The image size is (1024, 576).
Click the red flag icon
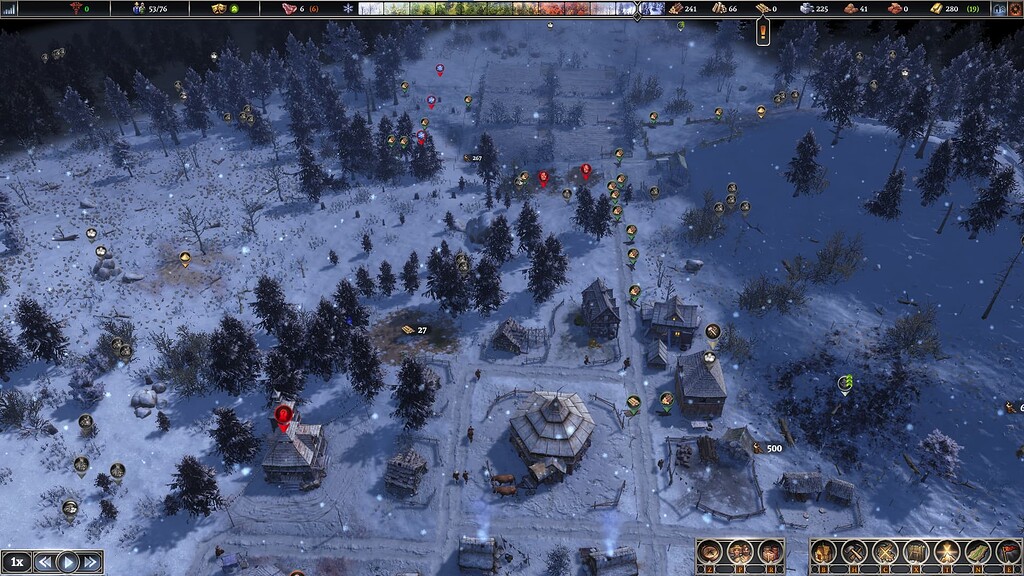click(1007, 551)
